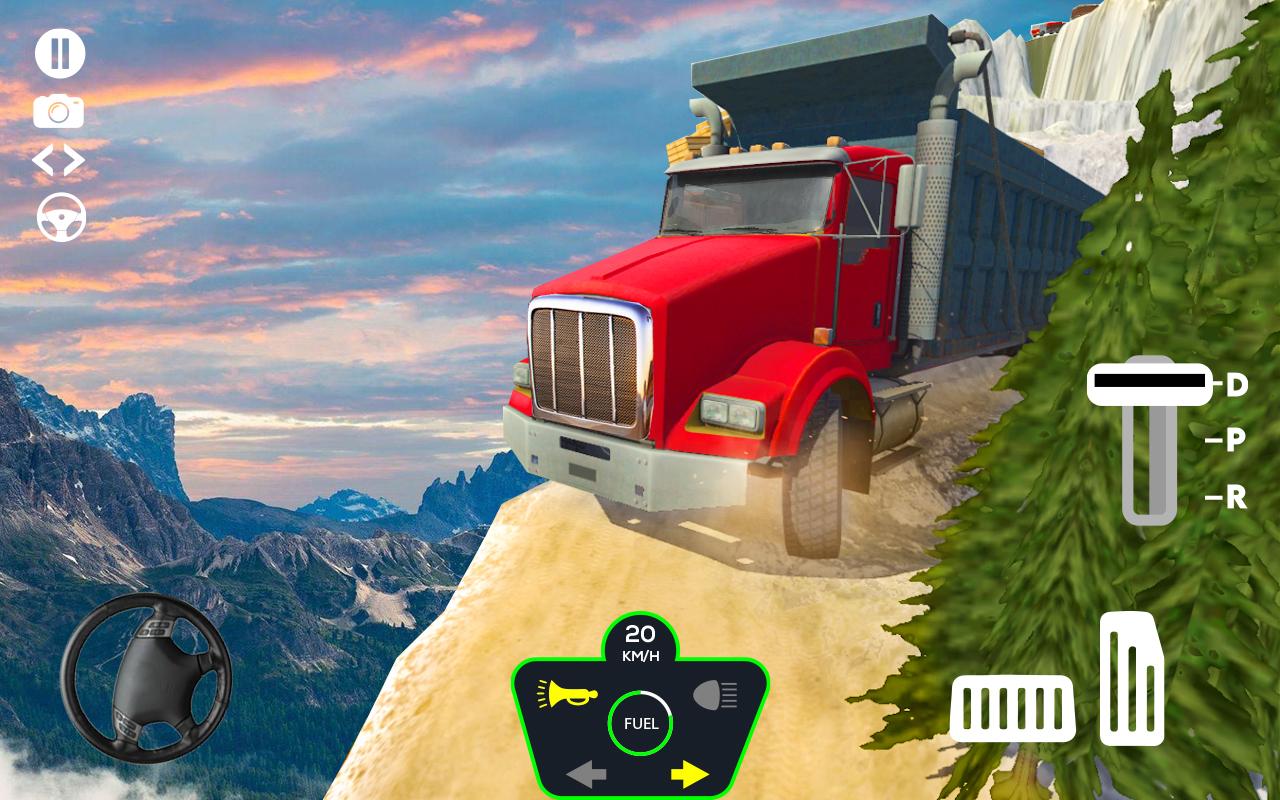This screenshot has width=1280, height=800.
Task: Tap the left-right arrows control mode icon
Action: tap(59, 160)
